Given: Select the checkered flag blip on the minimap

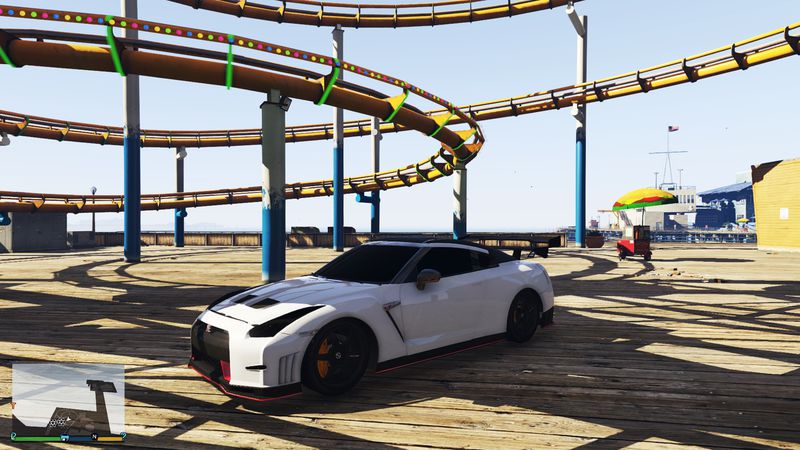Looking at the screenshot, I should 57,423.
